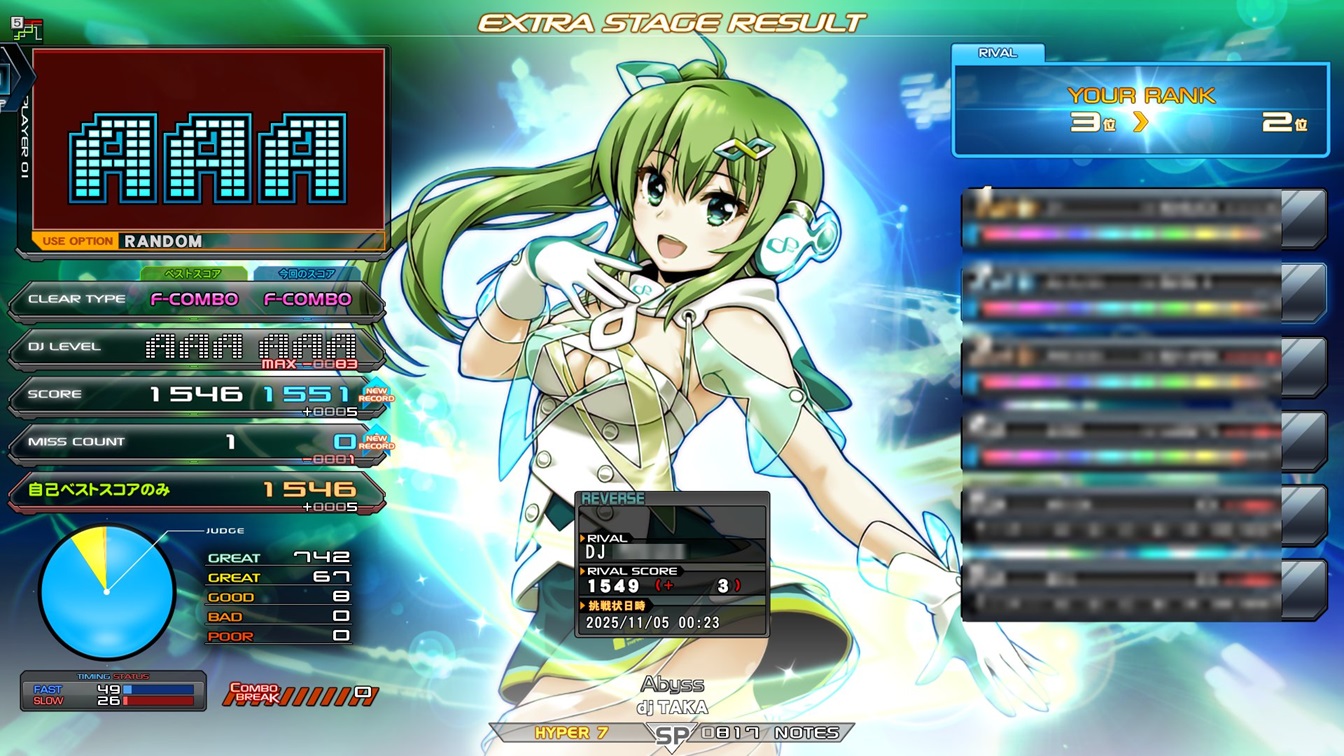Viewport: 1344px width, 756px height.
Task: Select the 自己ベストスコアのみ target row
Action: point(196,490)
